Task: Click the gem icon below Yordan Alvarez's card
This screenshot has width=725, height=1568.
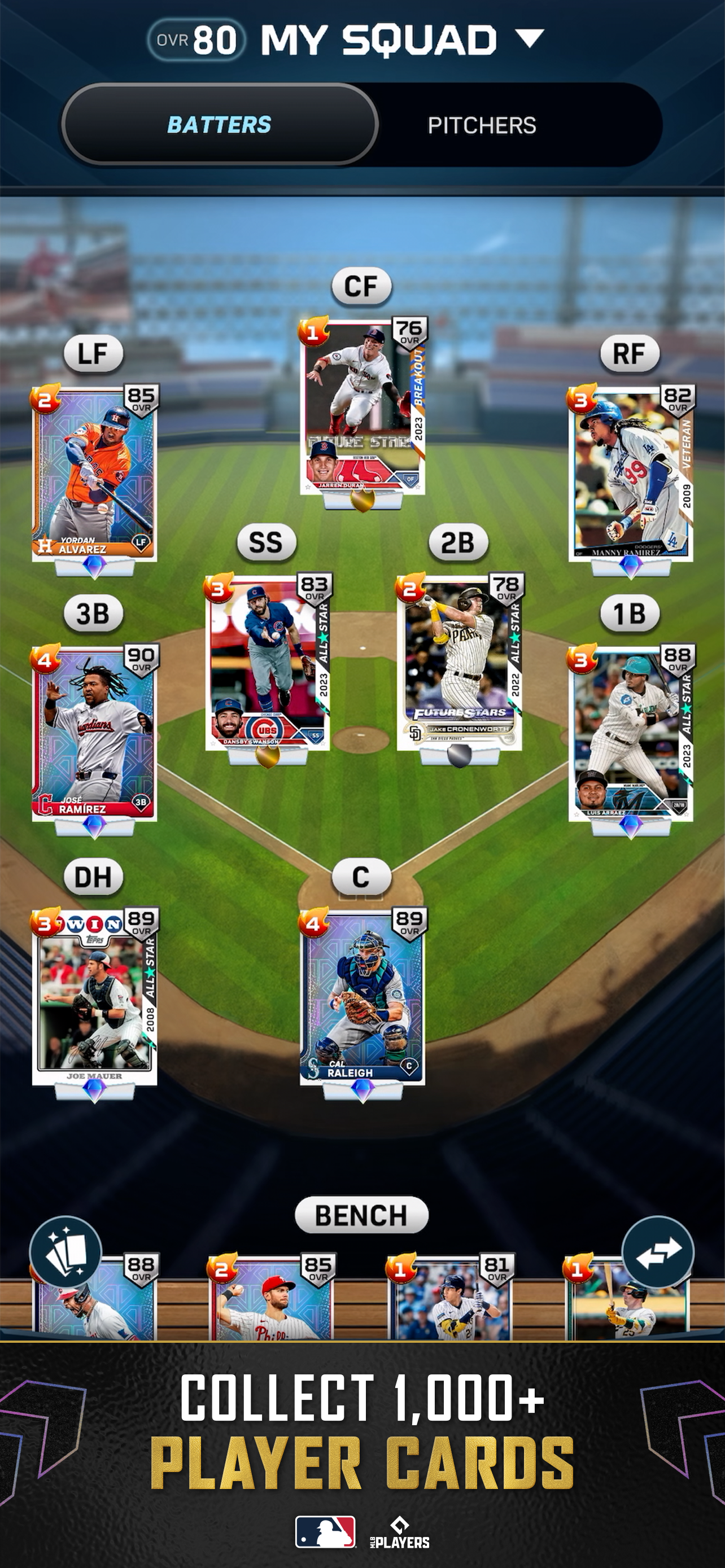Action: pos(95,566)
